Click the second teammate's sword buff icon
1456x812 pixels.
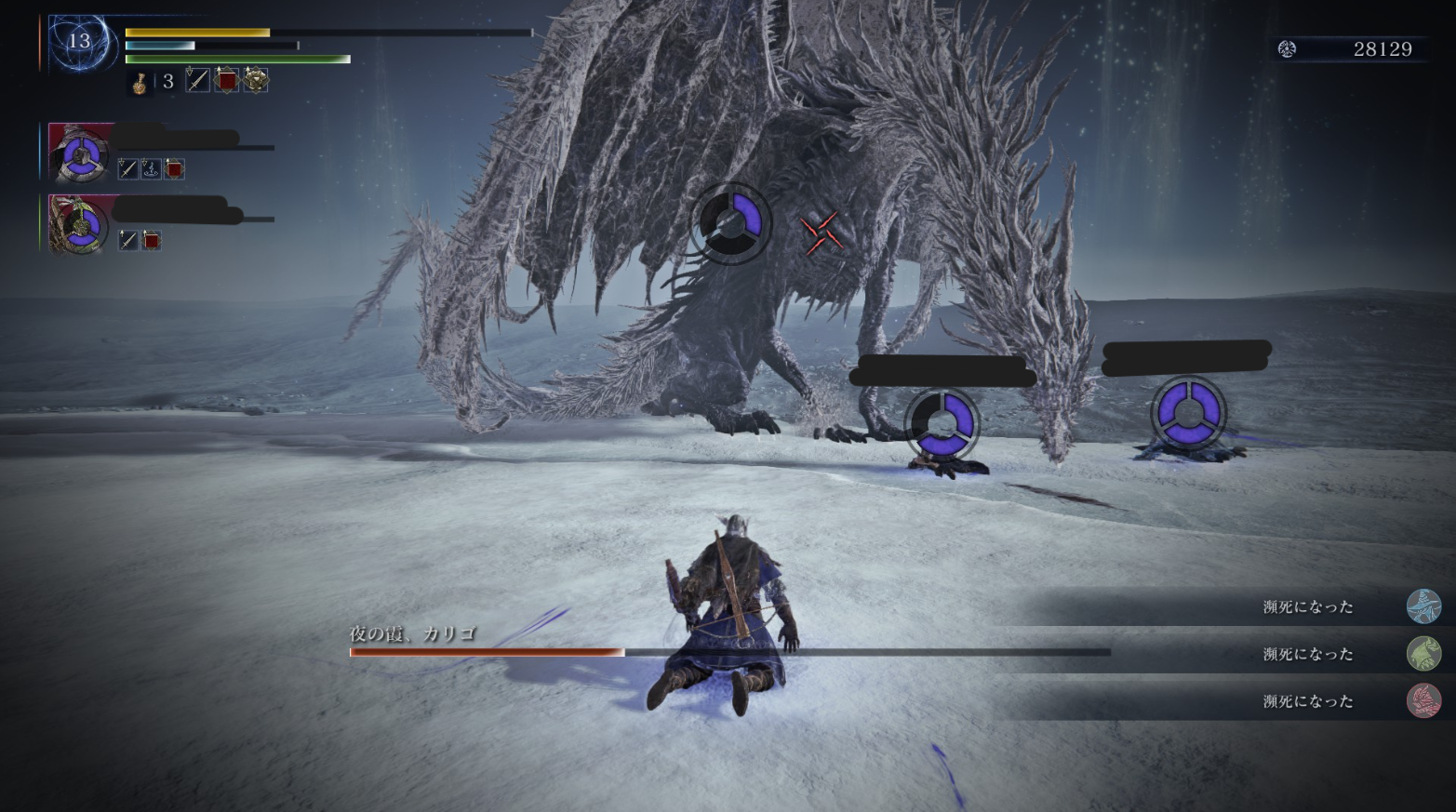coord(128,241)
